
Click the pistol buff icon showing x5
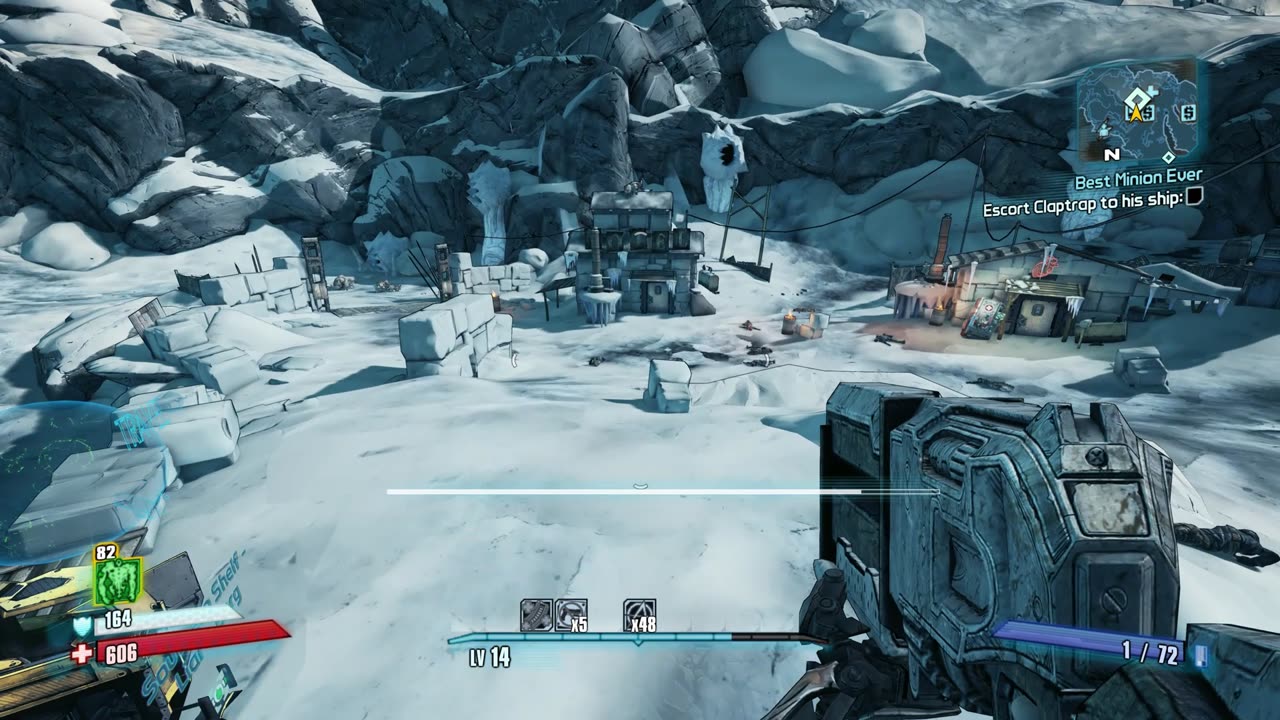pyautogui.click(x=571, y=615)
